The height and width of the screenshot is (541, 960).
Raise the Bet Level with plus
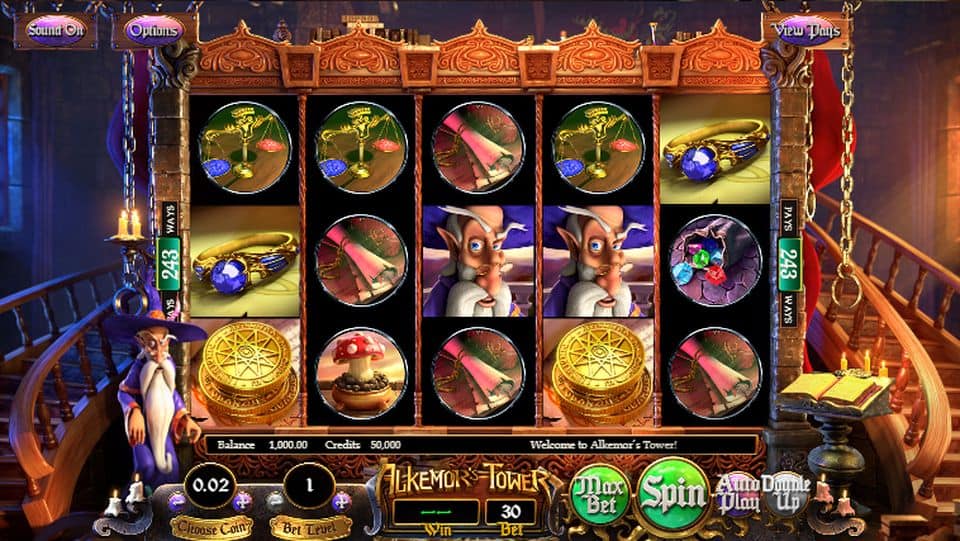coord(342,498)
